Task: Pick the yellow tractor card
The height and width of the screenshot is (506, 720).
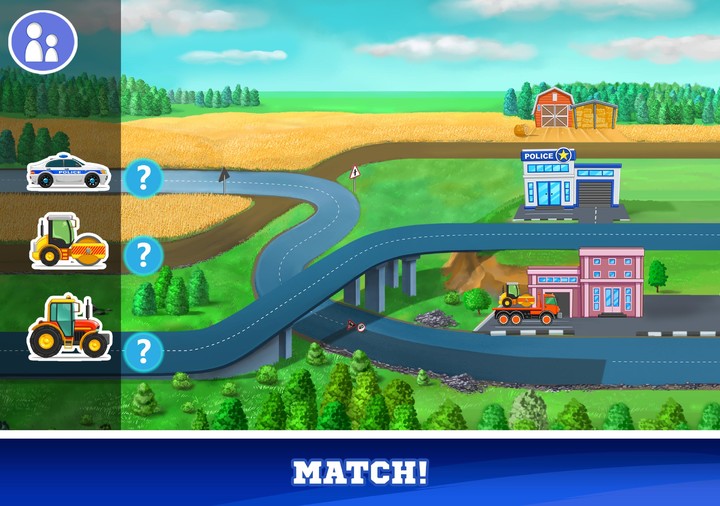Action: (x=68, y=327)
